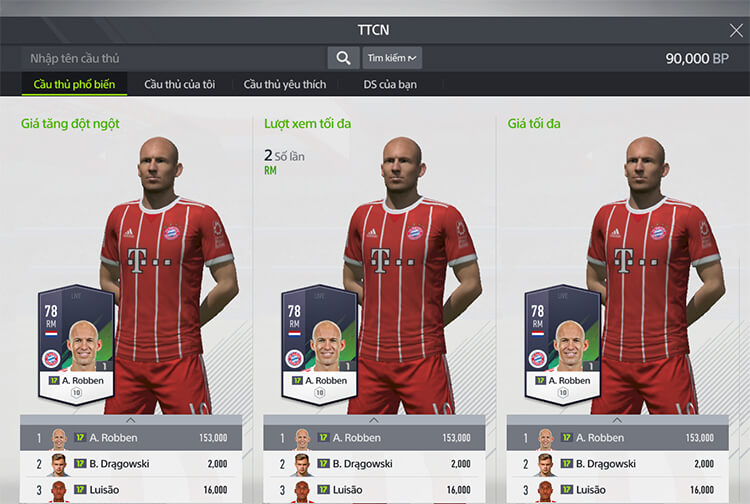750x504 pixels.
Task: Open the Cầu thủ của tôi tab
Action: click(180, 84)
